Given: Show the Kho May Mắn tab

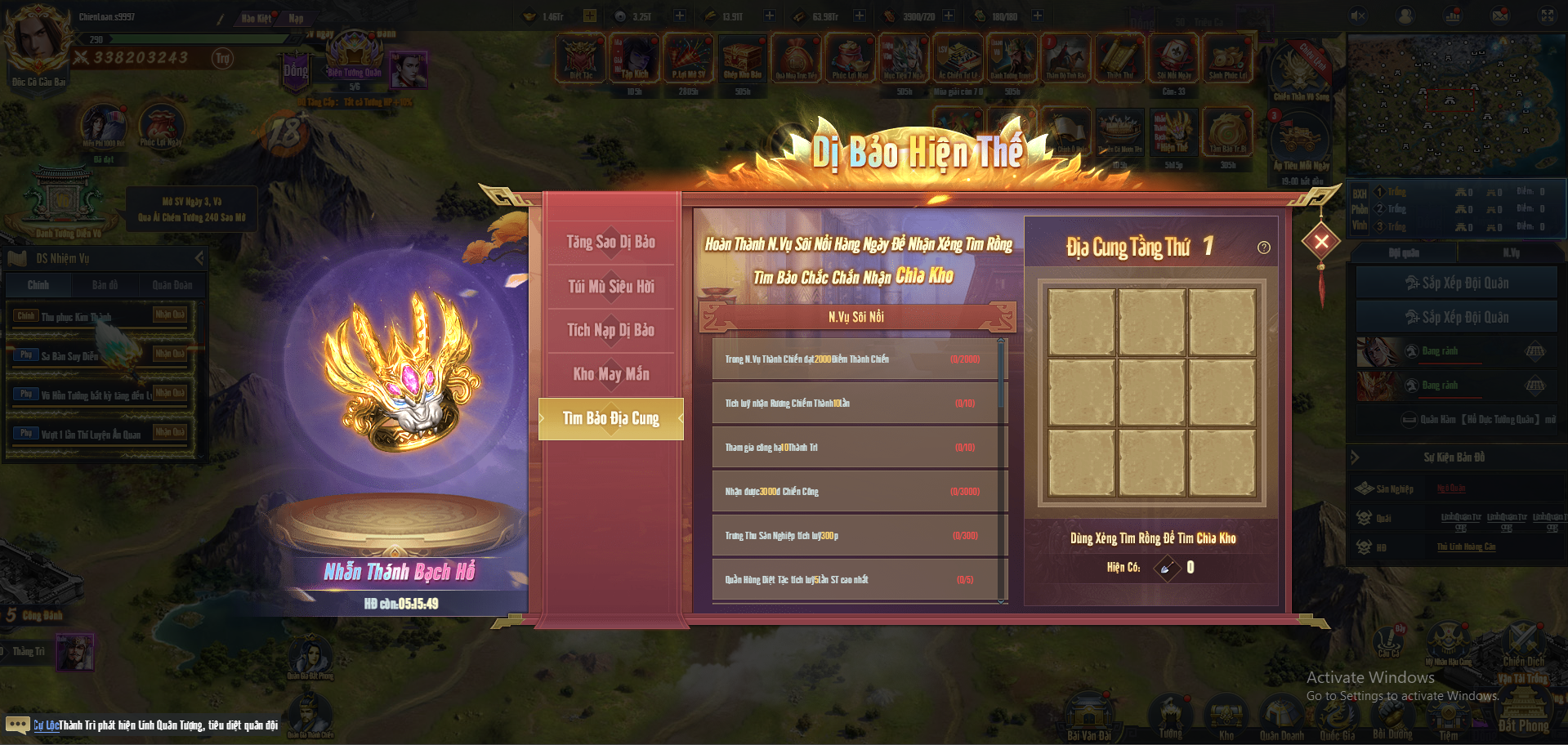Looking at the screenshot, I should 611,374.
